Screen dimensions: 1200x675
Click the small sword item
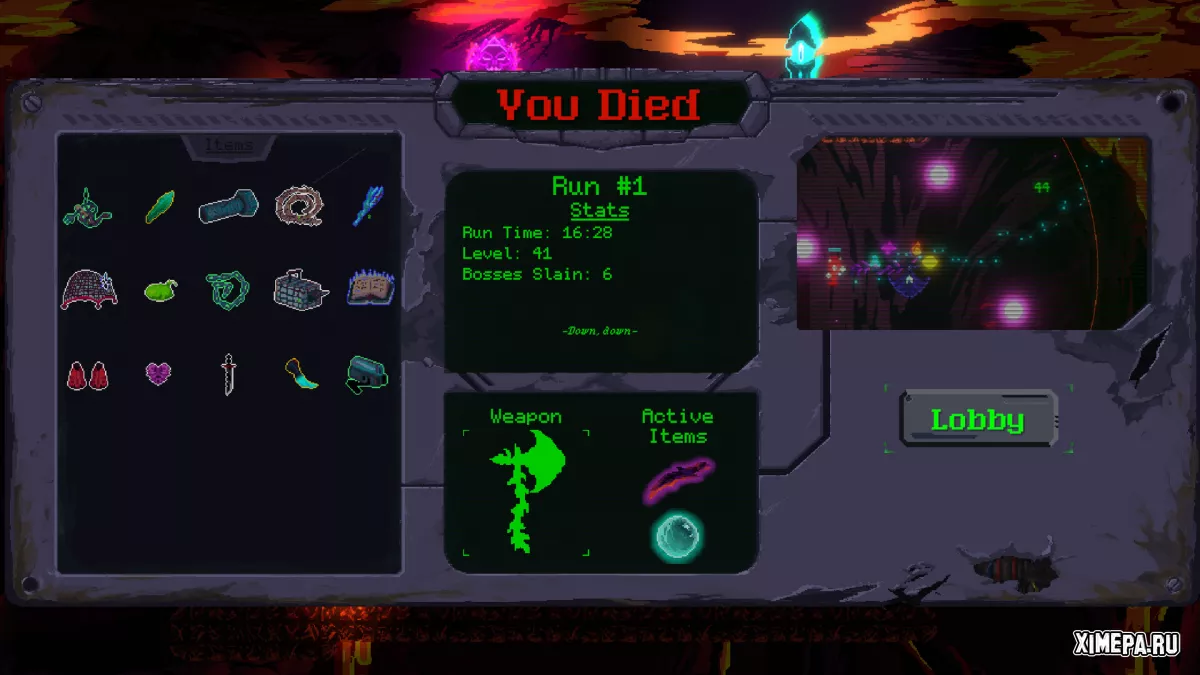pos(229,374)
